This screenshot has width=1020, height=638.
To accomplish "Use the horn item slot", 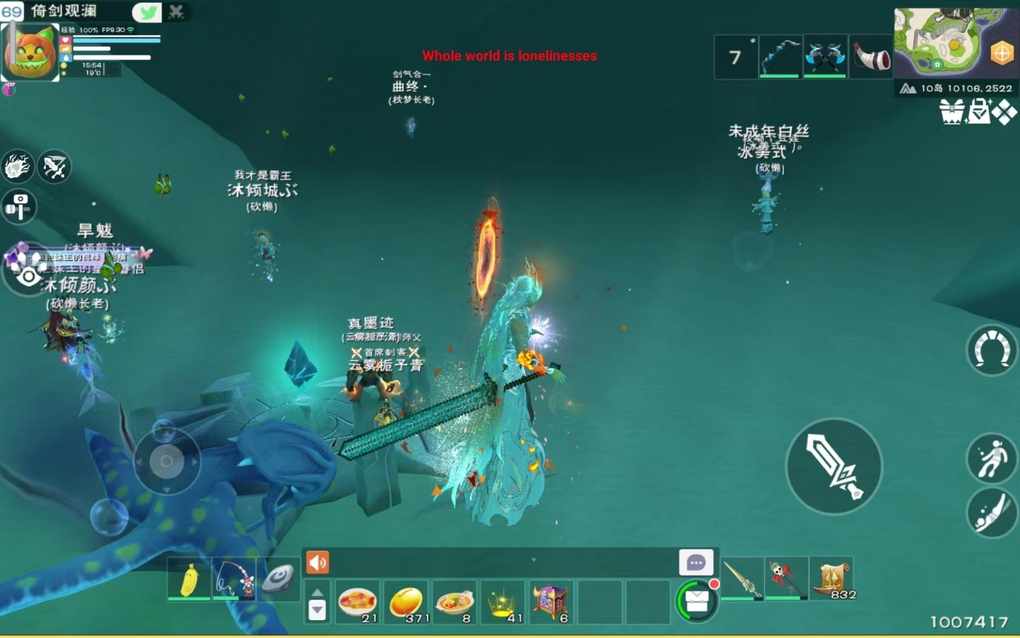I will (x=871, y=57).
